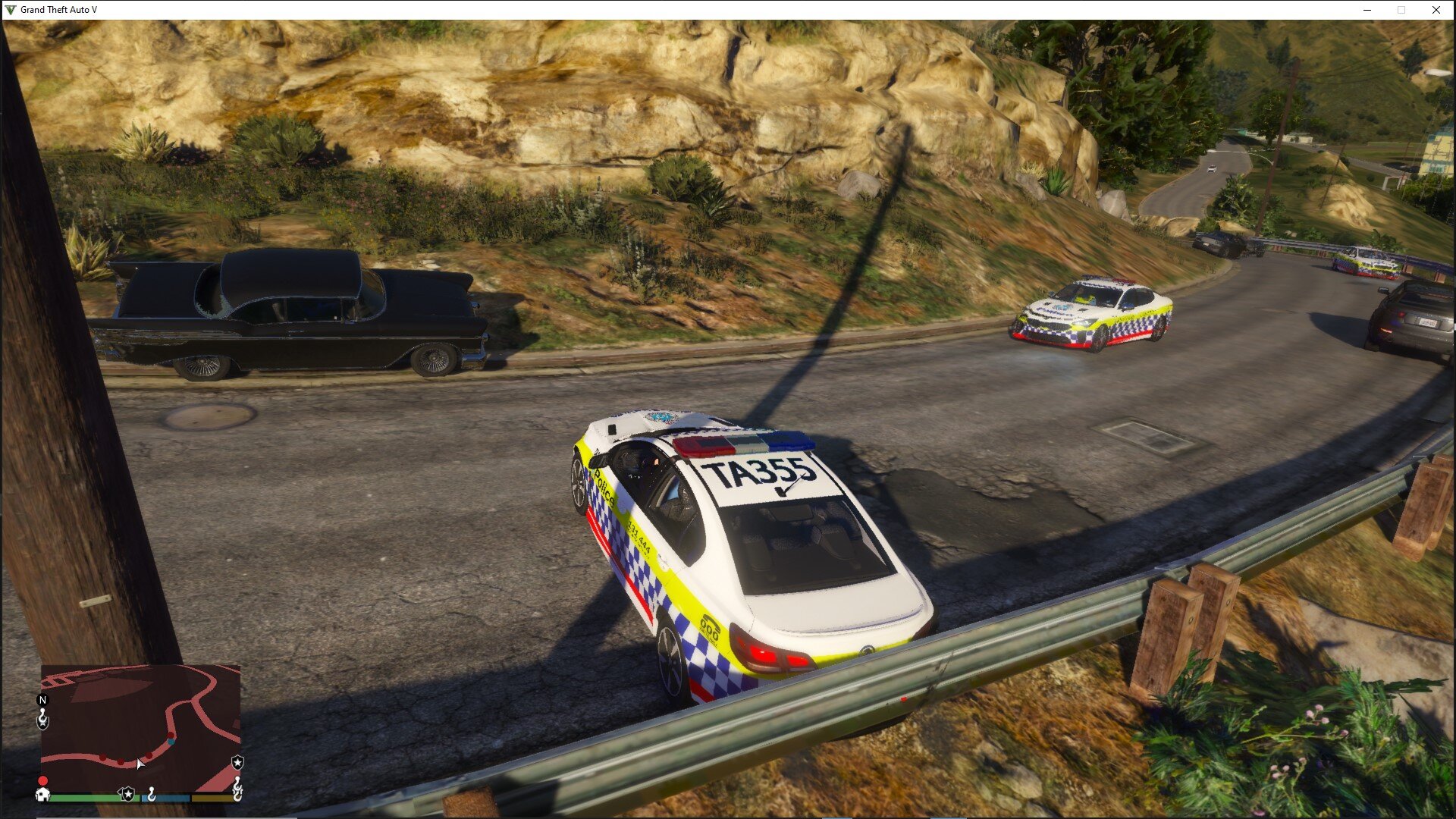Click the player arrow on the minimap
Viewport: 1456px width, 819px height.
pyautogui.click(x=140, y=764)
